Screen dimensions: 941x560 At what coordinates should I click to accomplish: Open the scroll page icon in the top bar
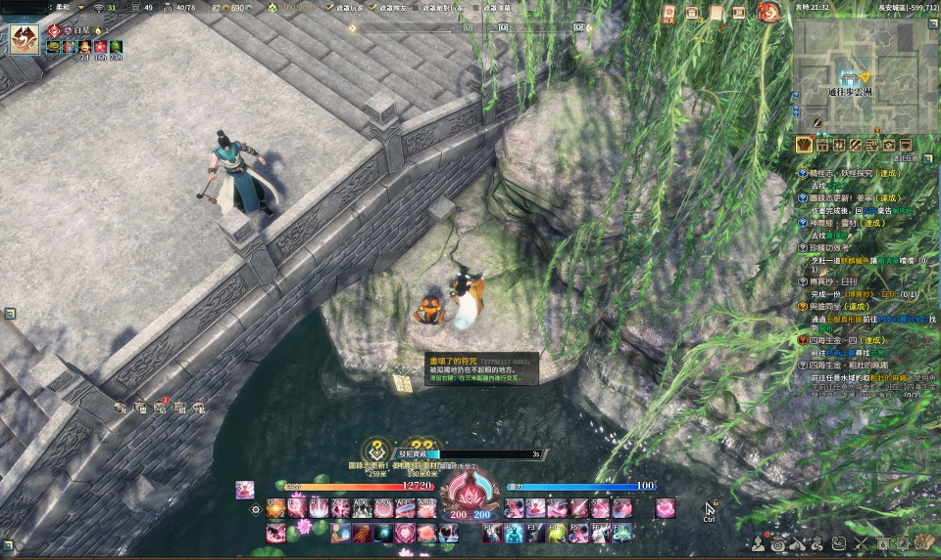tap(716, 13)
